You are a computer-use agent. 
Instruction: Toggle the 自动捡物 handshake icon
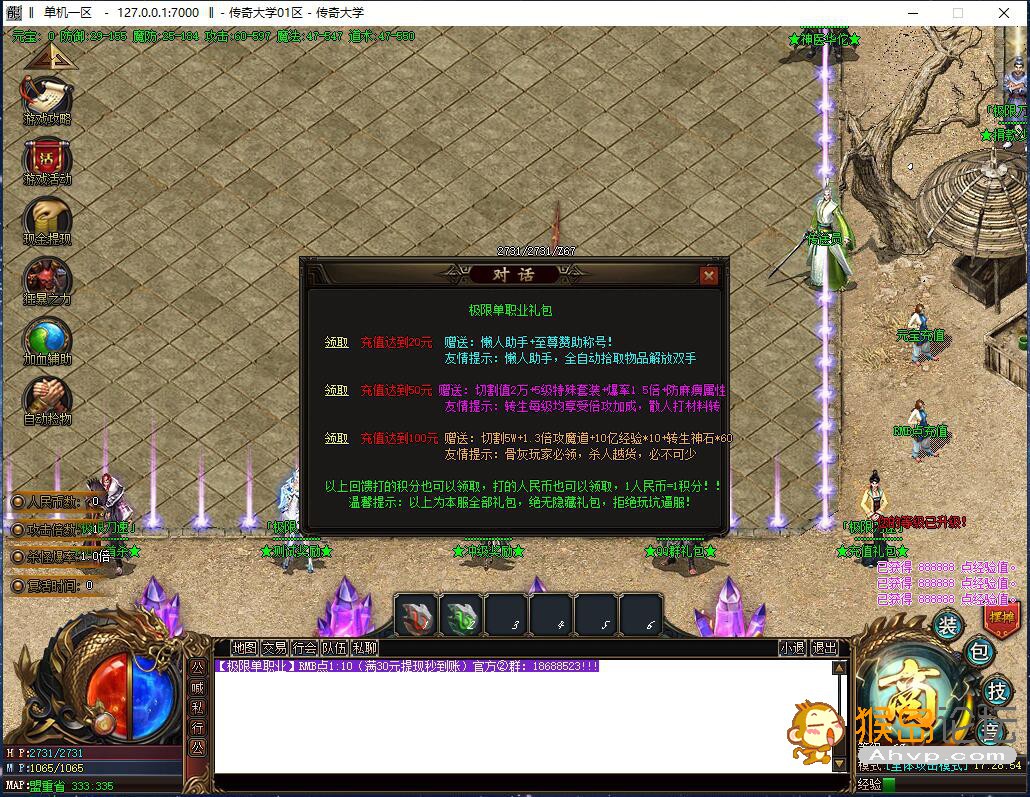(47, 398)
